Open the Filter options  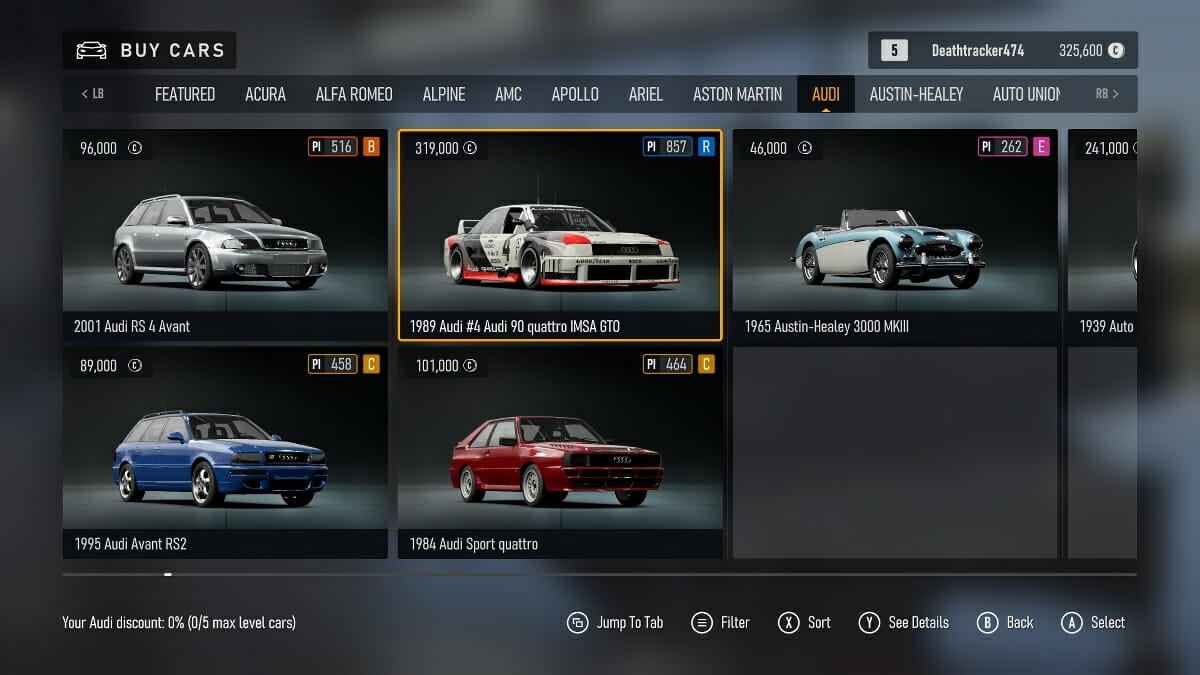720,622
